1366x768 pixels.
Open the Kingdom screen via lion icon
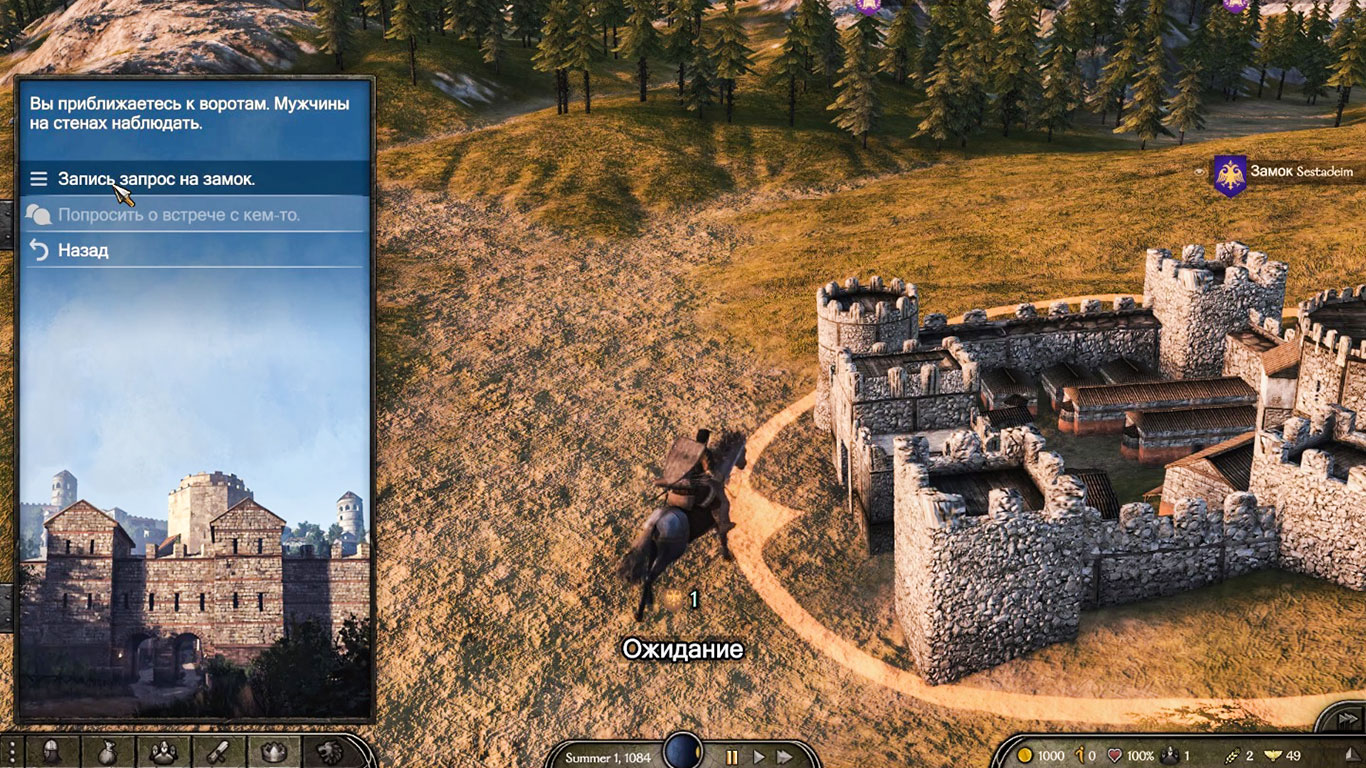click(330, 752)
